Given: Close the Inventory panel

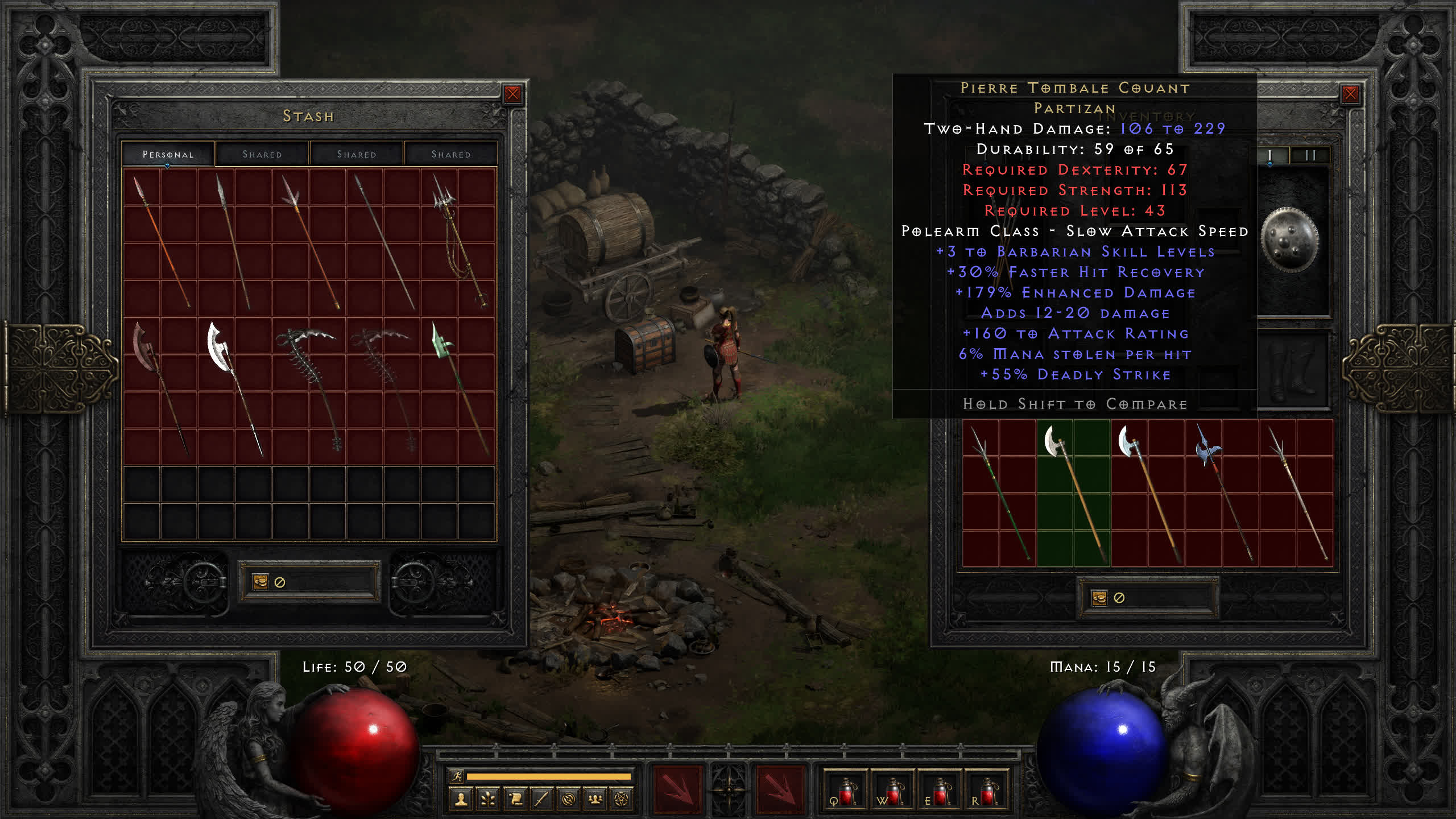Looking at the screenshot, I should click(x=1350, y=94).
